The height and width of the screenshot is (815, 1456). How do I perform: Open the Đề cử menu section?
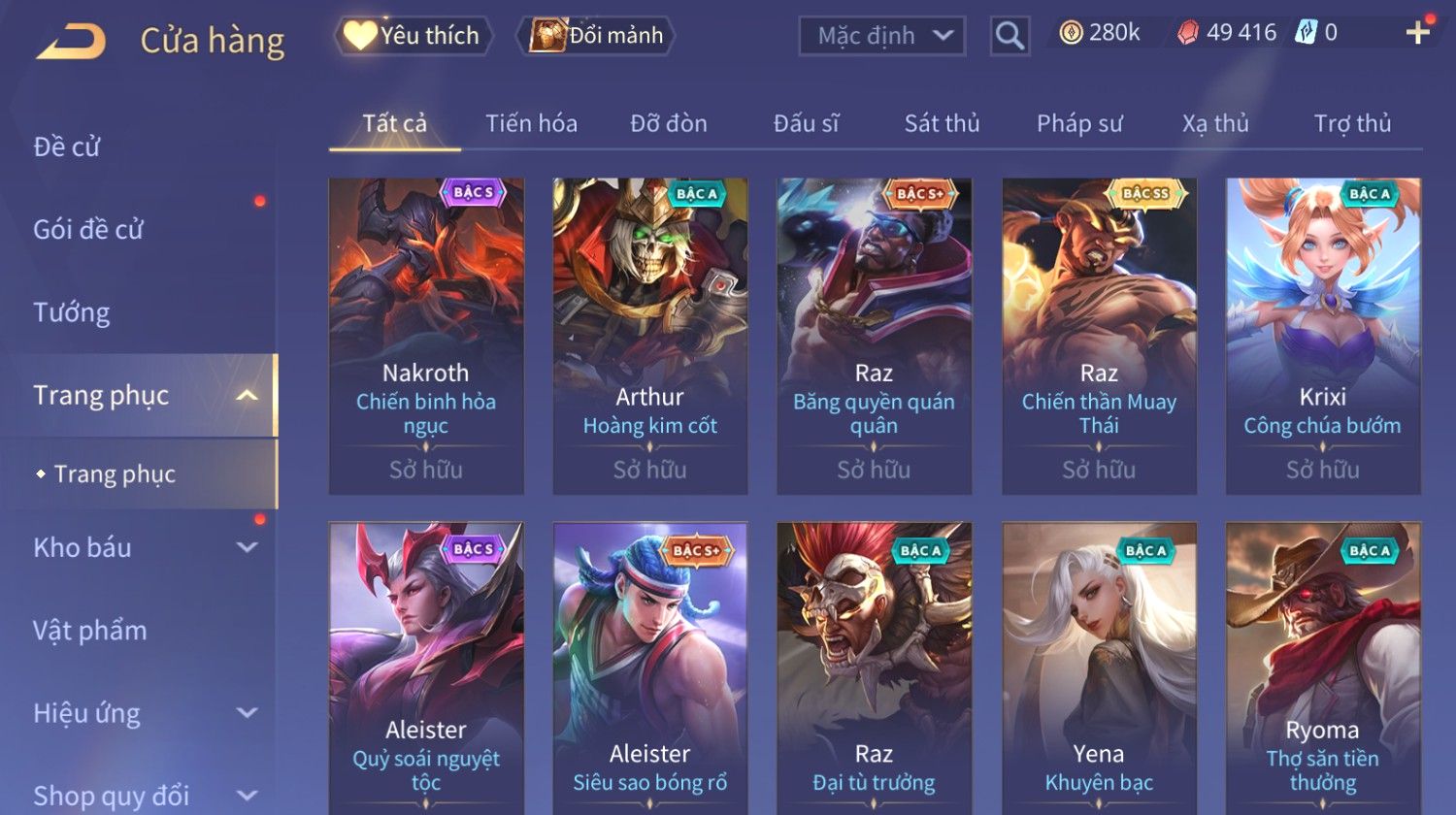coord(67,147)
